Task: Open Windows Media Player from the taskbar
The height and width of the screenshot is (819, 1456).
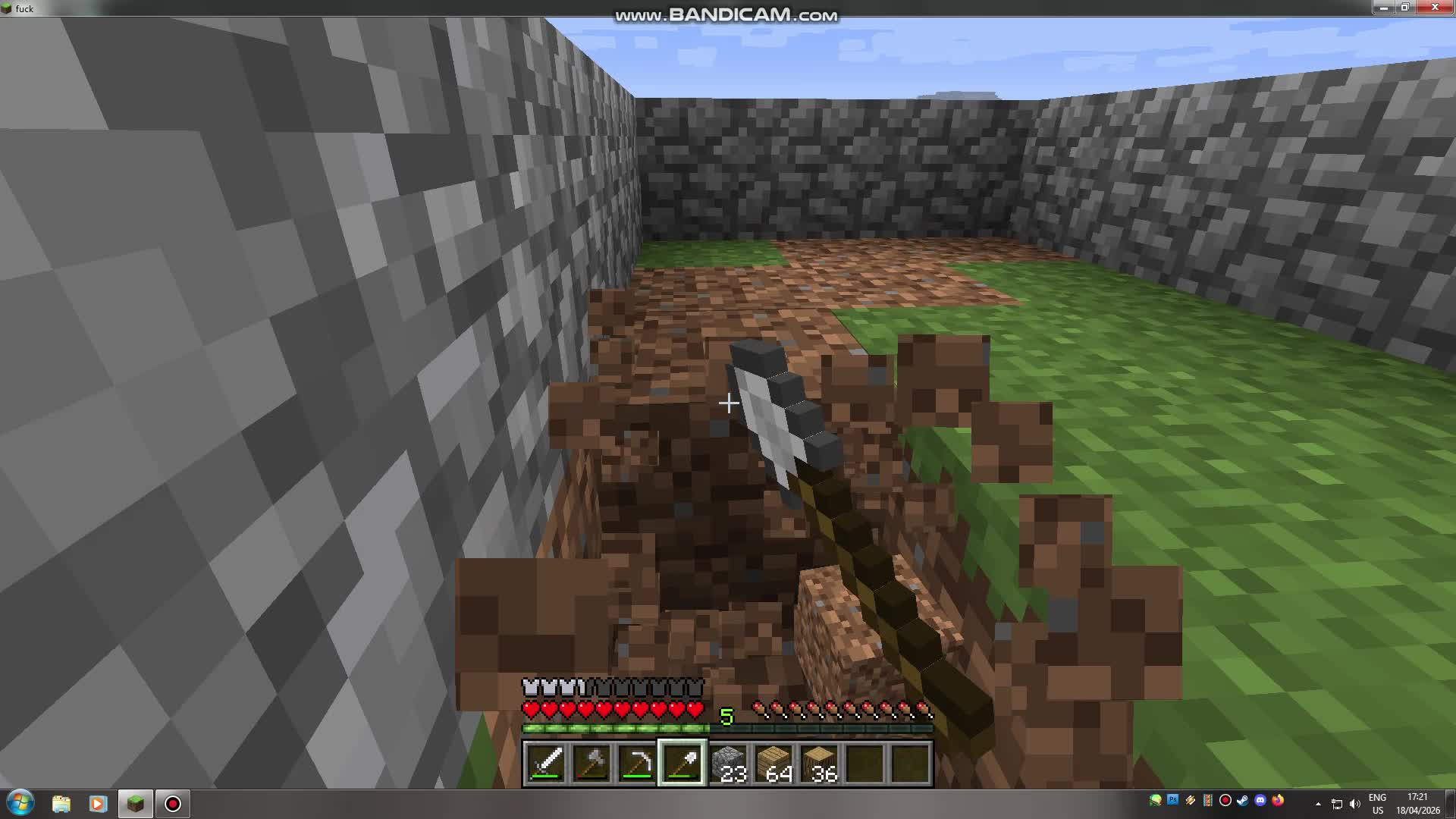Action: tap(98, 802)
